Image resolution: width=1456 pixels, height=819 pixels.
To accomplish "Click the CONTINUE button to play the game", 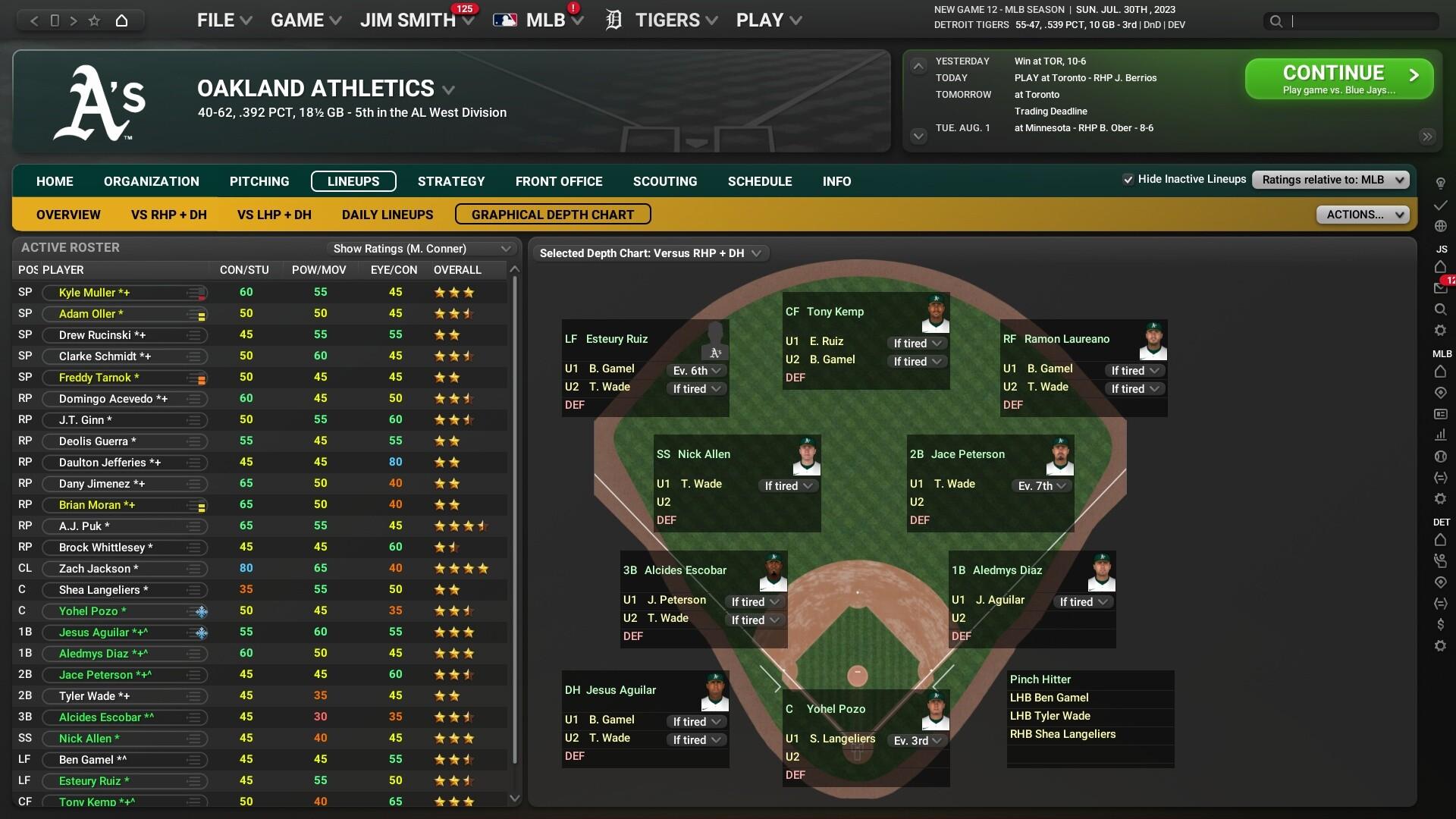I will 1338,78.
